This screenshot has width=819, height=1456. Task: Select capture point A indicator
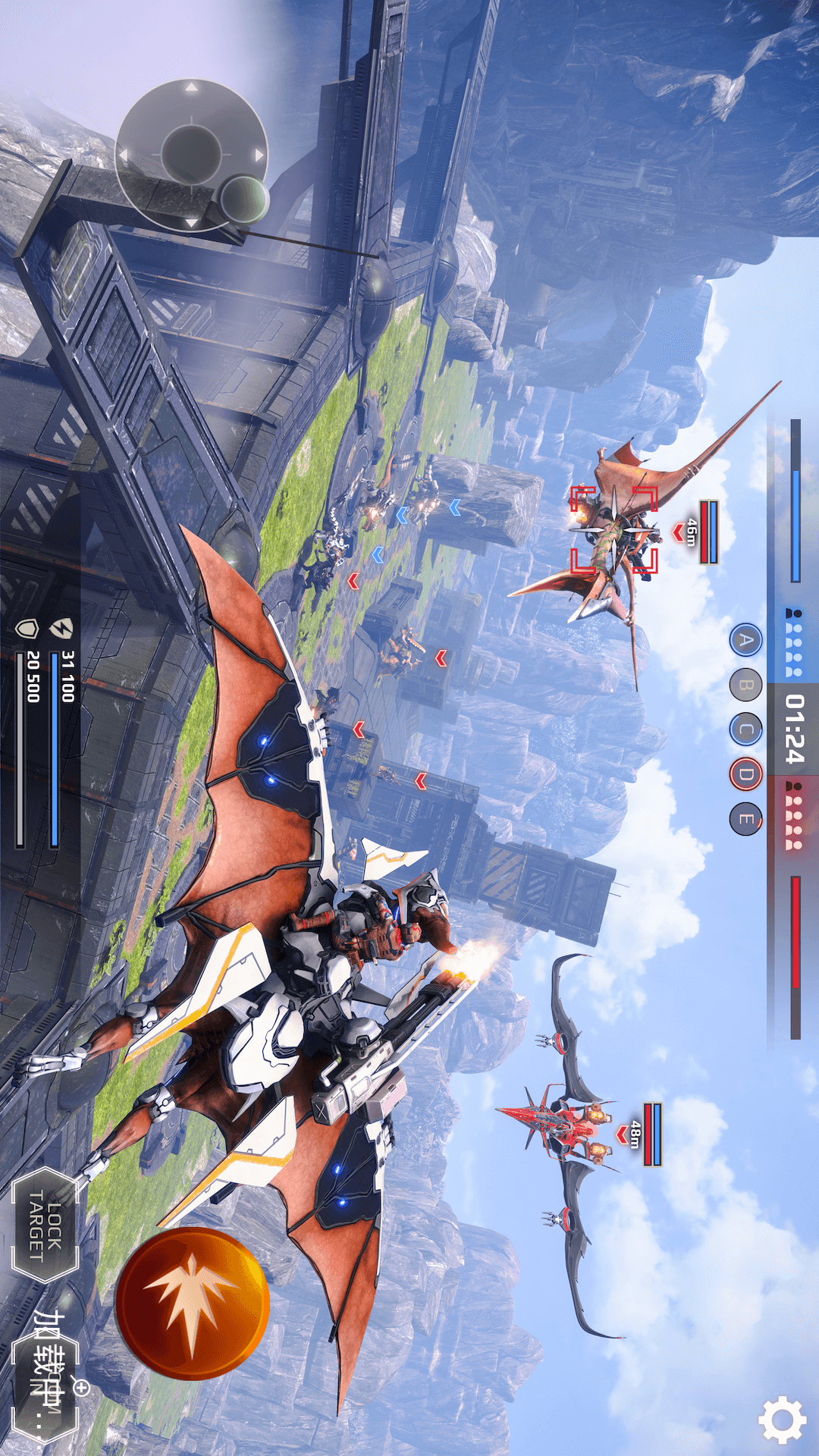(x=746, y=641)
